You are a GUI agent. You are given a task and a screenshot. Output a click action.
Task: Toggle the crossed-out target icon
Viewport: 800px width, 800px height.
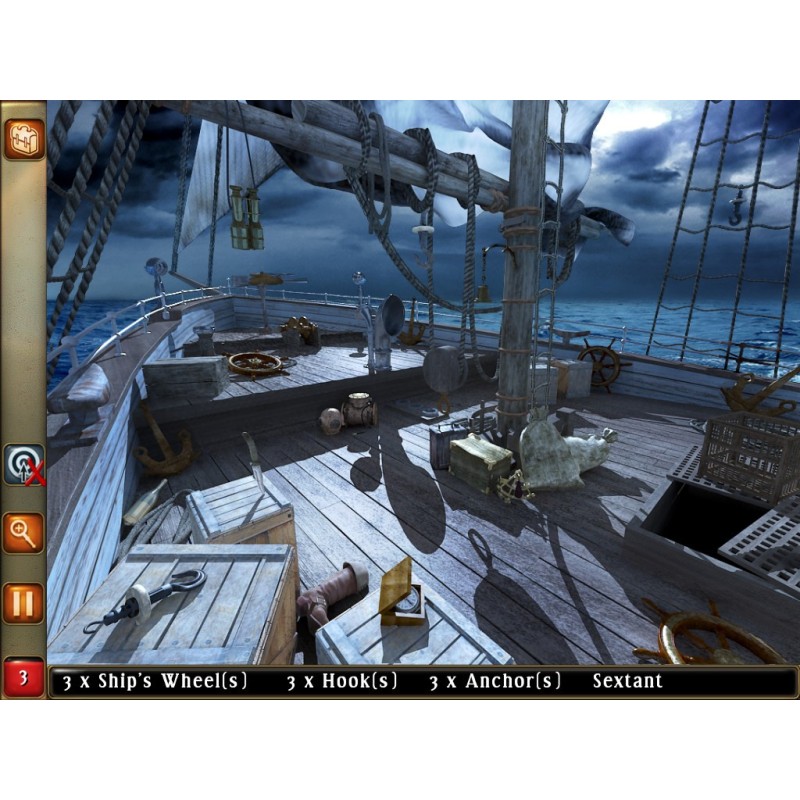coord(23,465)
